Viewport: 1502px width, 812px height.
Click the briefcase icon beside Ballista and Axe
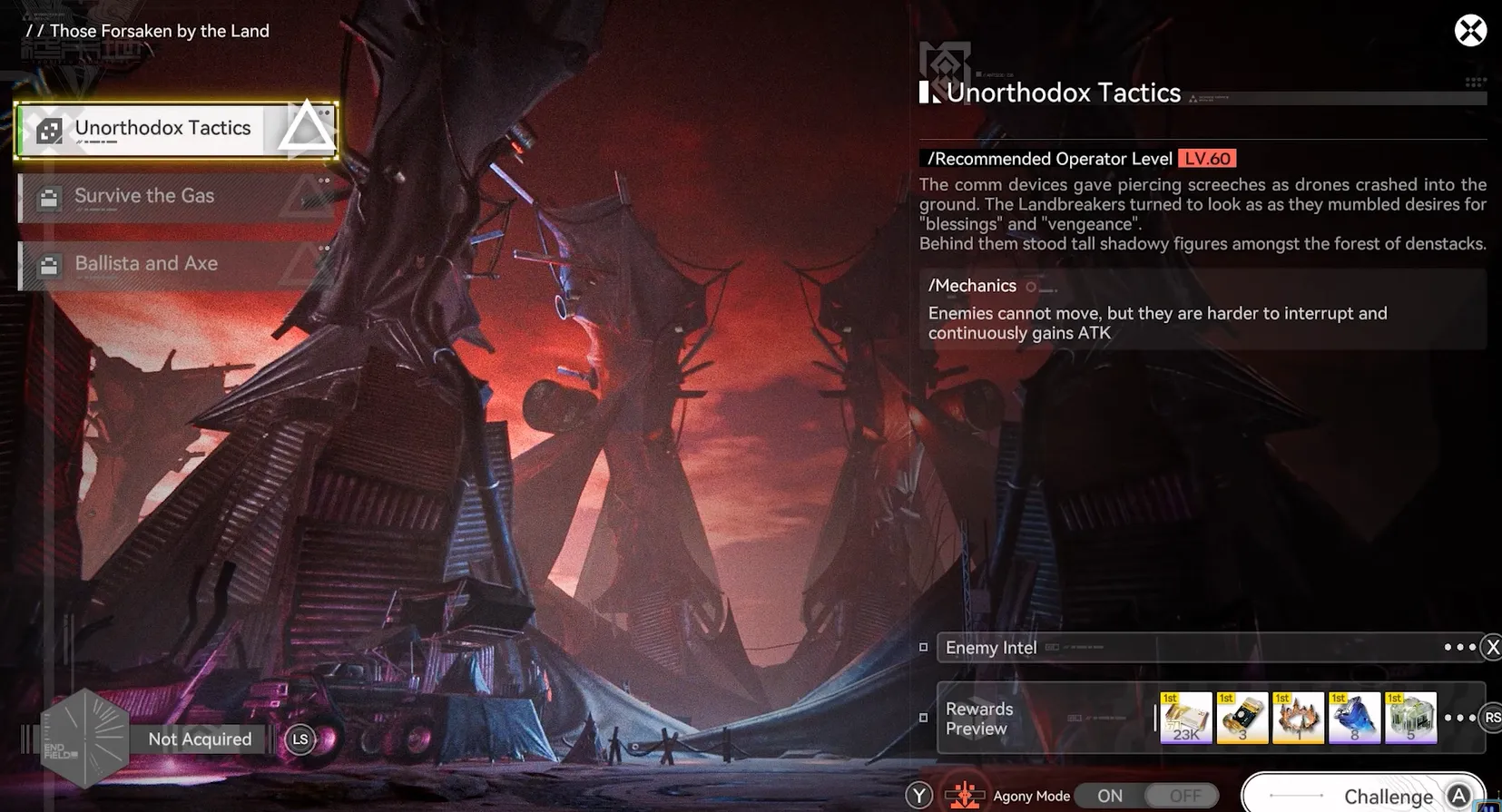[x=48, y=264]
